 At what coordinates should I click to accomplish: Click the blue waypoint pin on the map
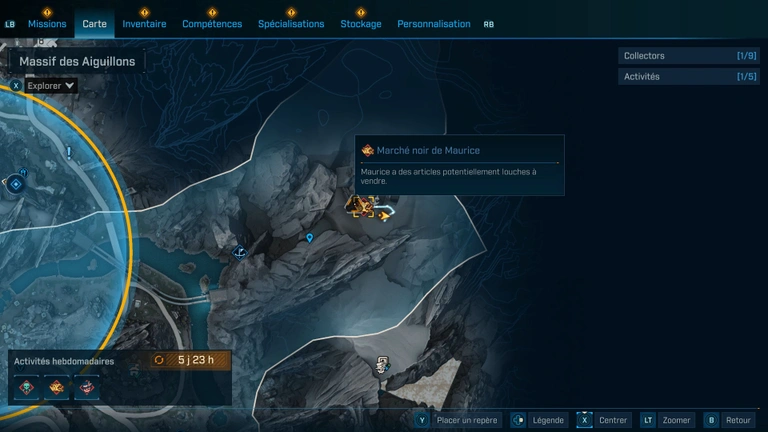coord(310,238)
